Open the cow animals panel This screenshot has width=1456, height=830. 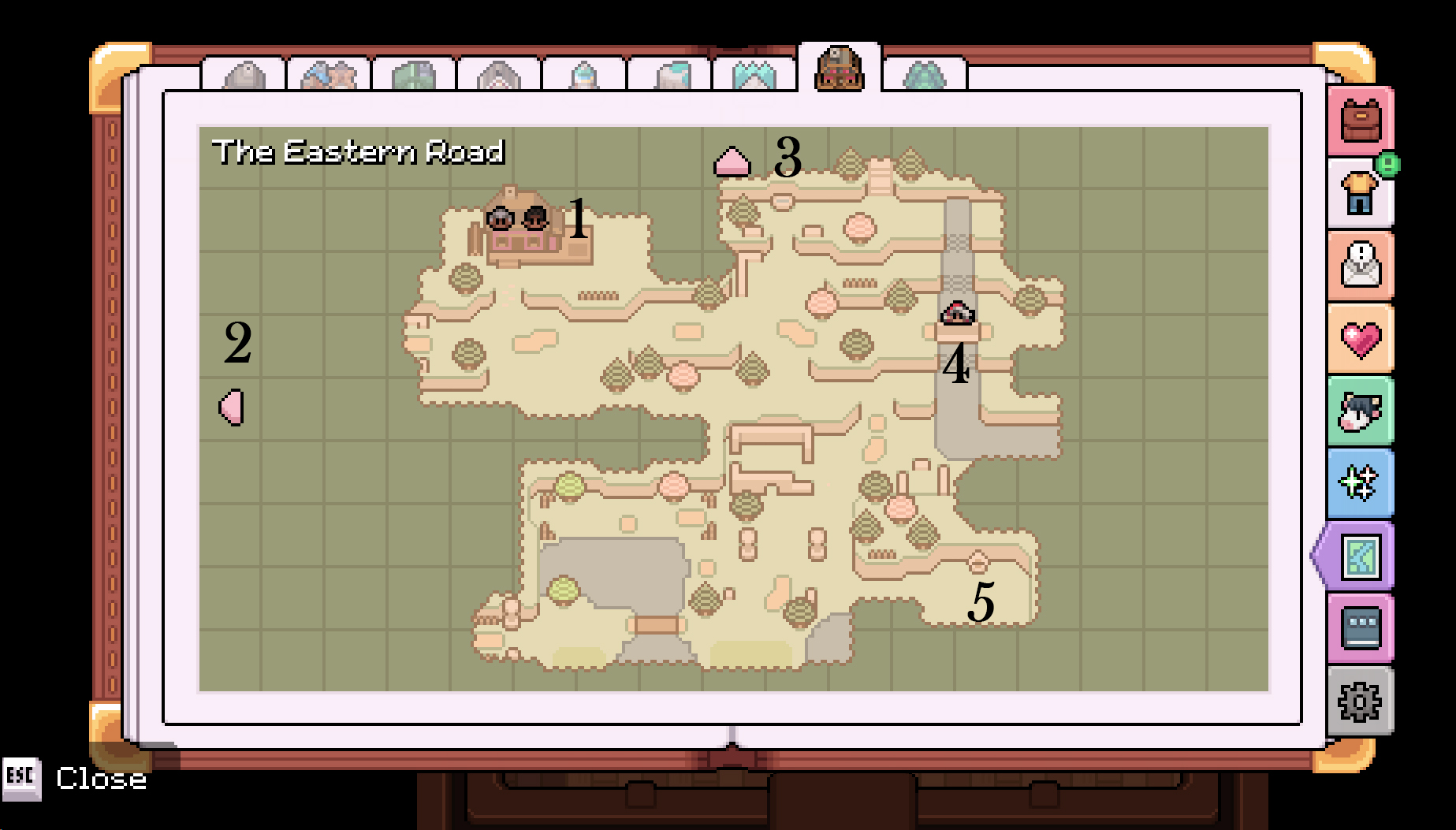pos(1360,412)
